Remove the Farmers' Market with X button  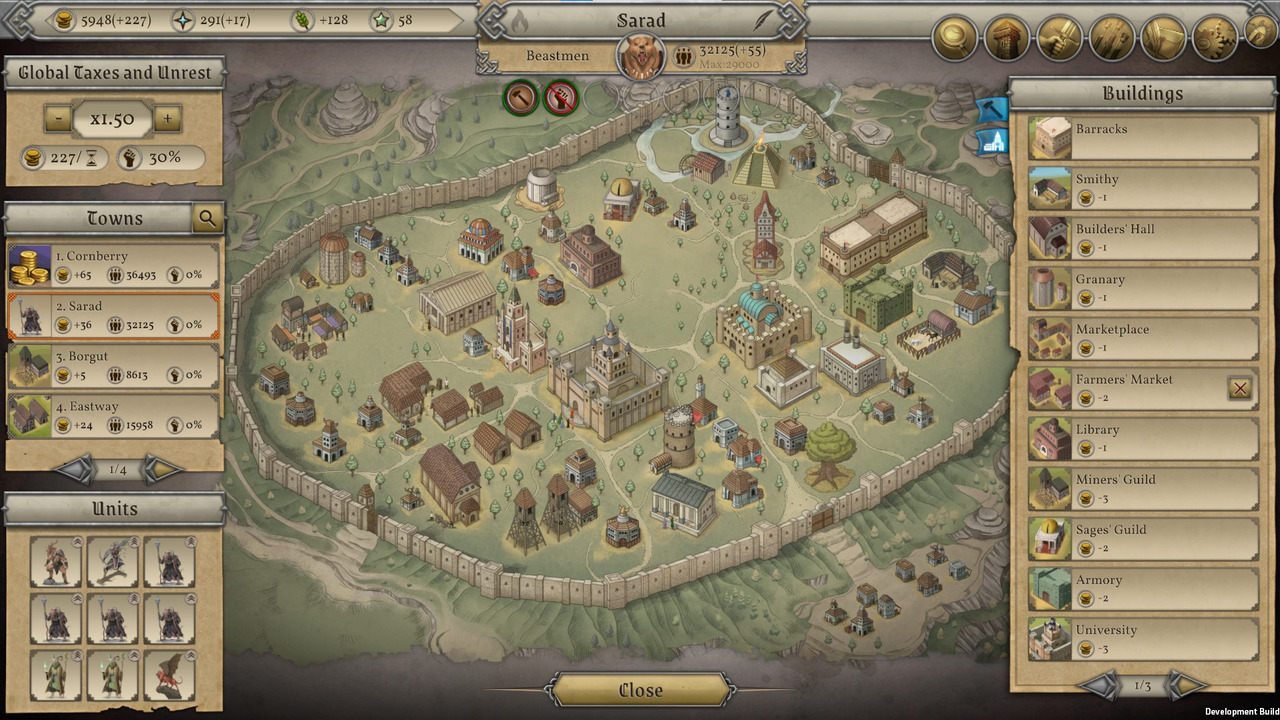tap(1240, 389)
